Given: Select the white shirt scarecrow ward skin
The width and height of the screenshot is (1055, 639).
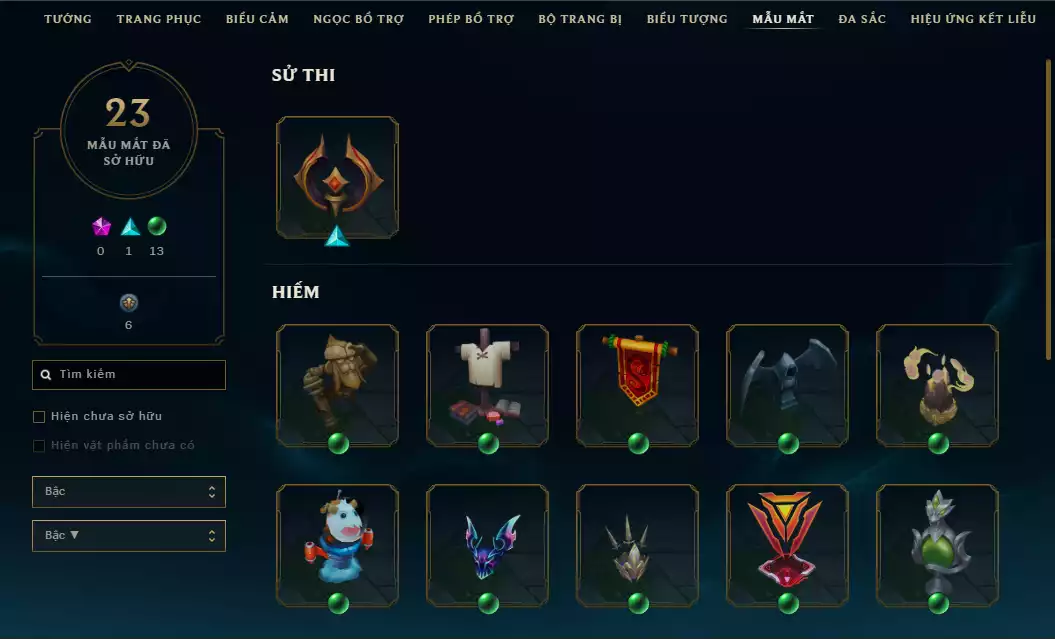Looking at the screenshot, I should [x=487, y=385].
